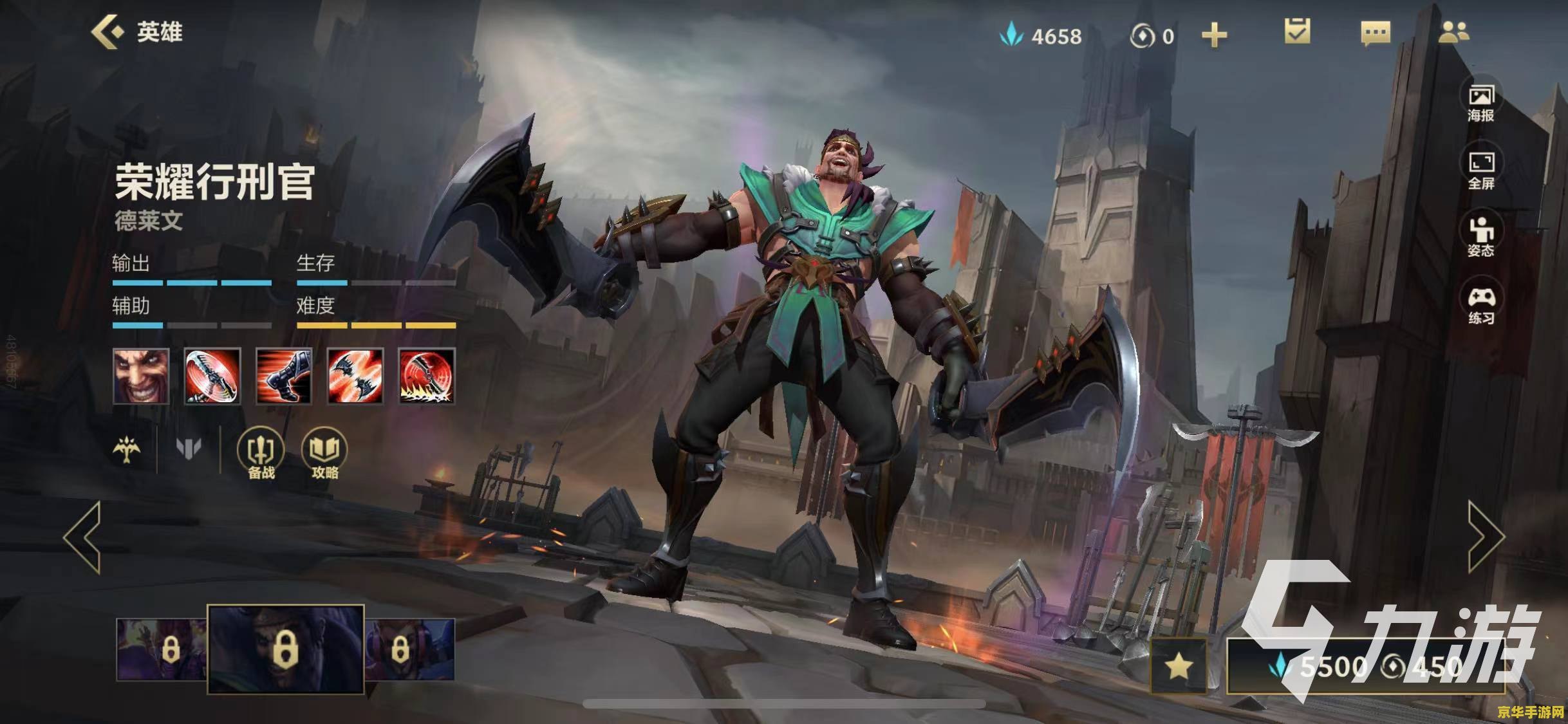Open the chat message icon
The image size is (1568, 724).
click(x=1376, y=33)
